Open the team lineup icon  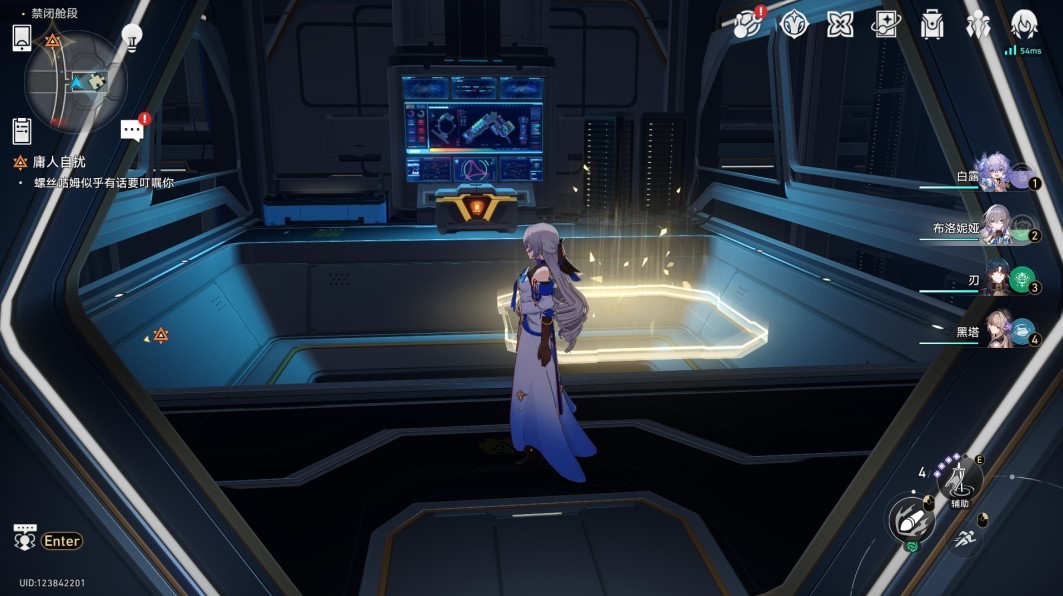978,24
